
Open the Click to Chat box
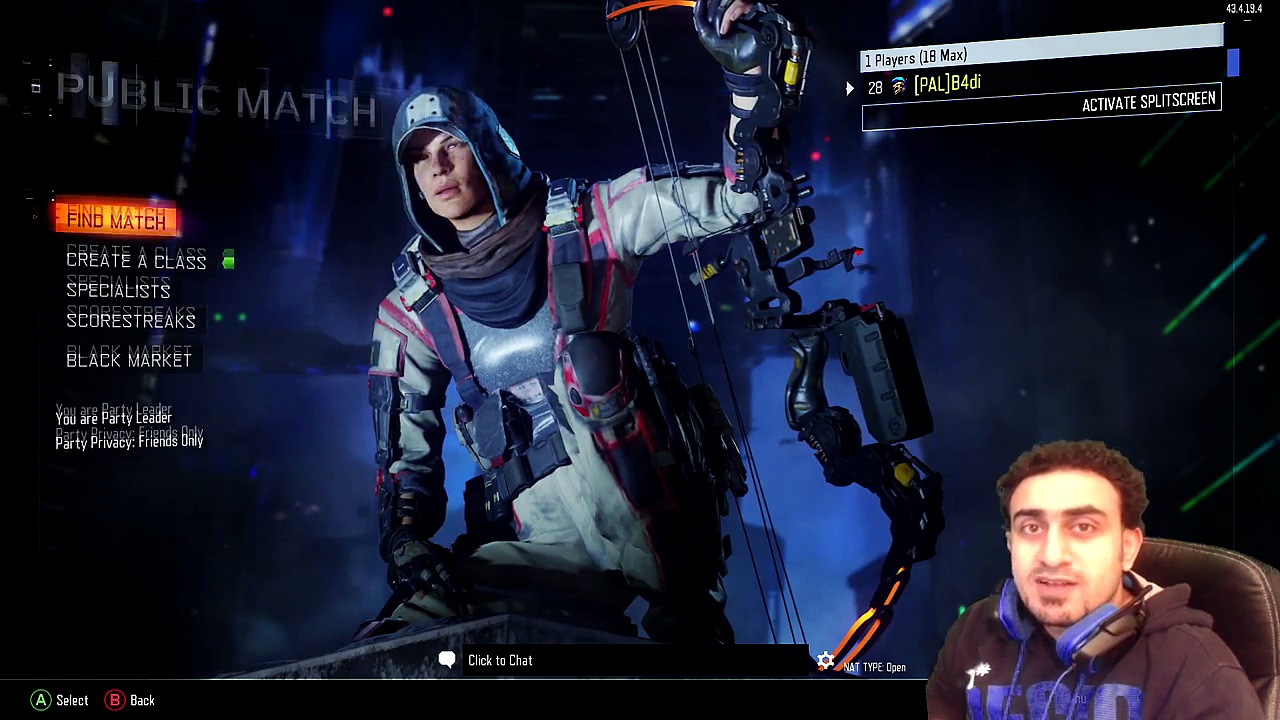pos(499,660)
